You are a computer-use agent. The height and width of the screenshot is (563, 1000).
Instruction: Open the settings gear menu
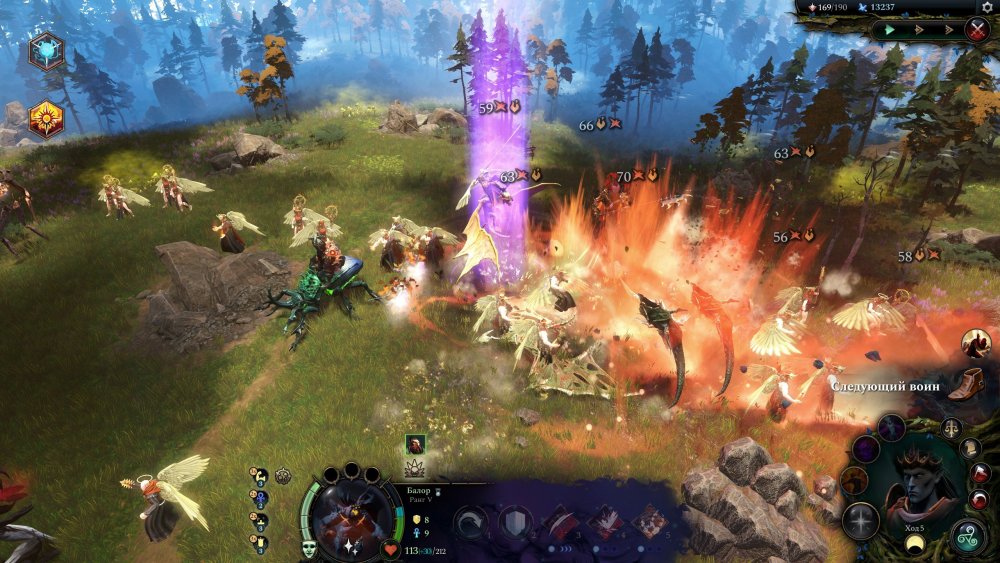988,7
